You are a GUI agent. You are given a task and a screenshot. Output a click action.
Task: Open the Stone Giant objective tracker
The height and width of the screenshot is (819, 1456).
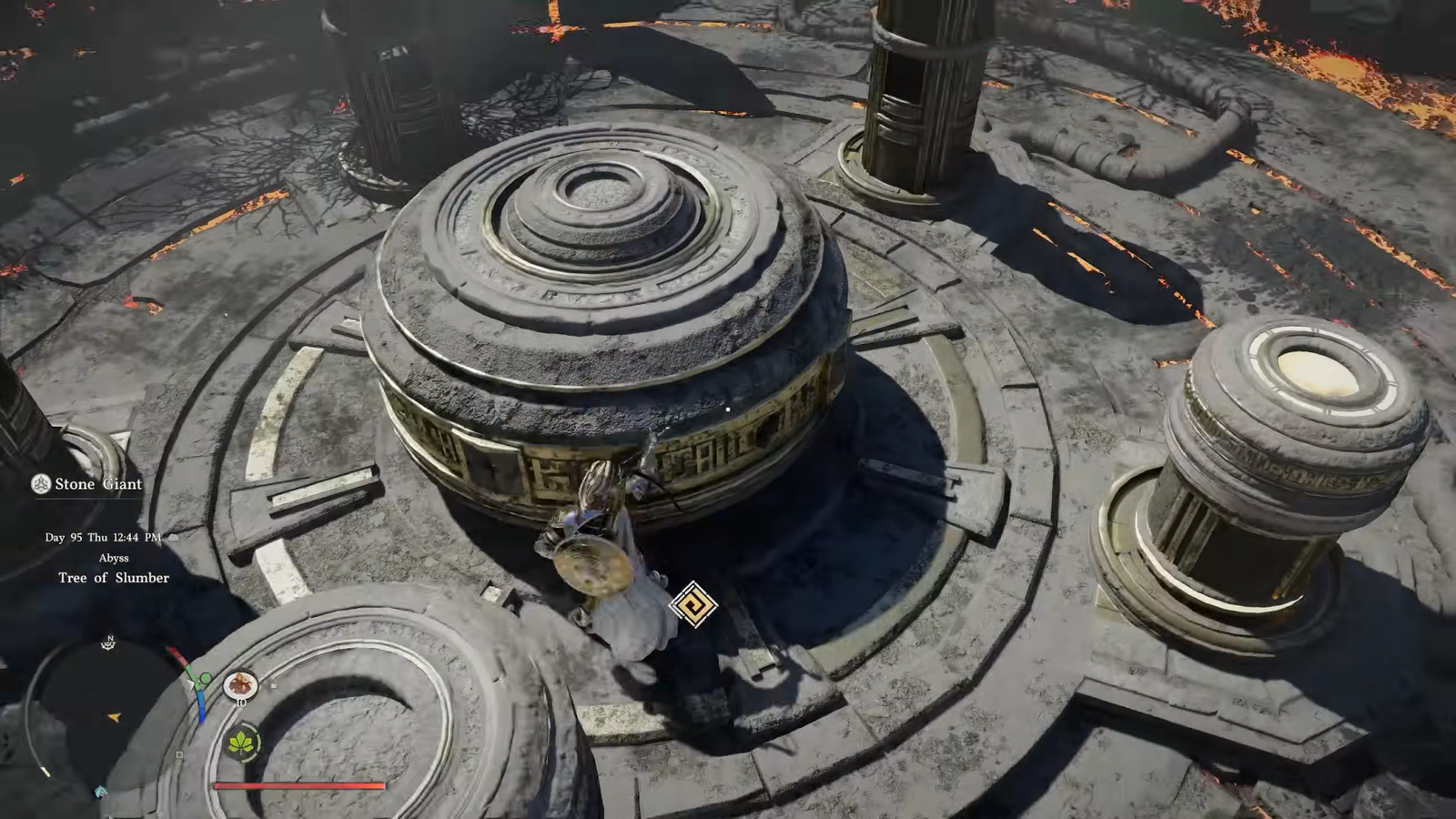pos(88,484)
